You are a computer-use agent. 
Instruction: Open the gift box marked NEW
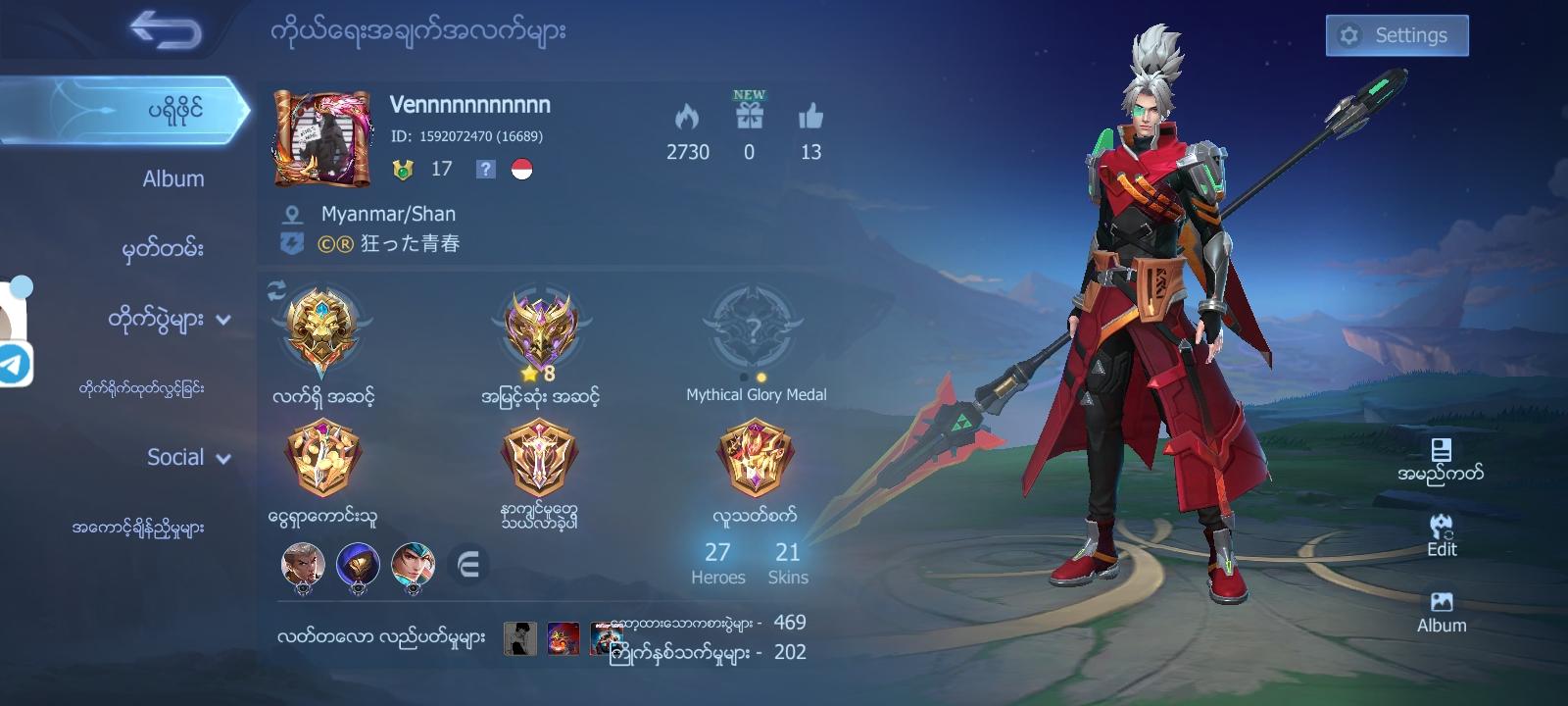click(749, 116)
